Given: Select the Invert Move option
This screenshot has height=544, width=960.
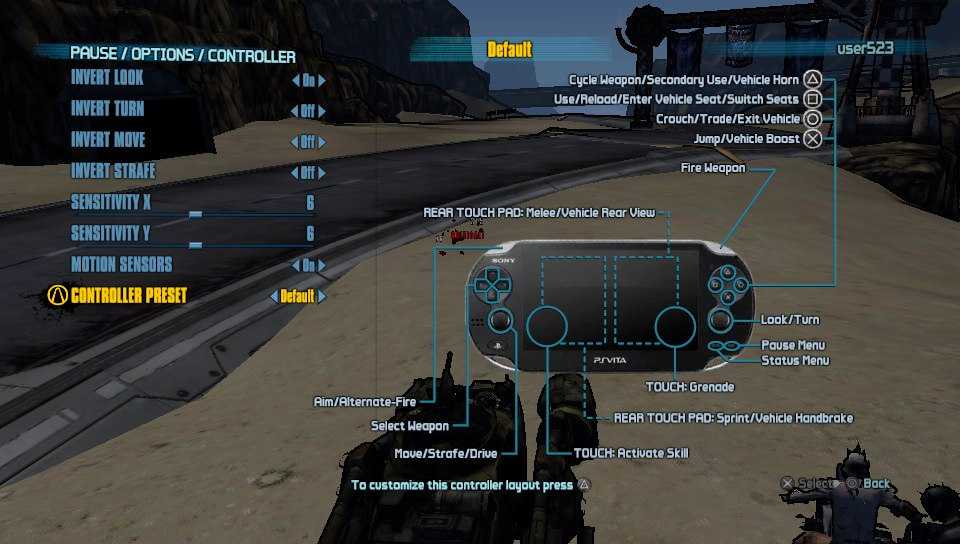Looking at the screenshot, I should [x=108, y=139].
